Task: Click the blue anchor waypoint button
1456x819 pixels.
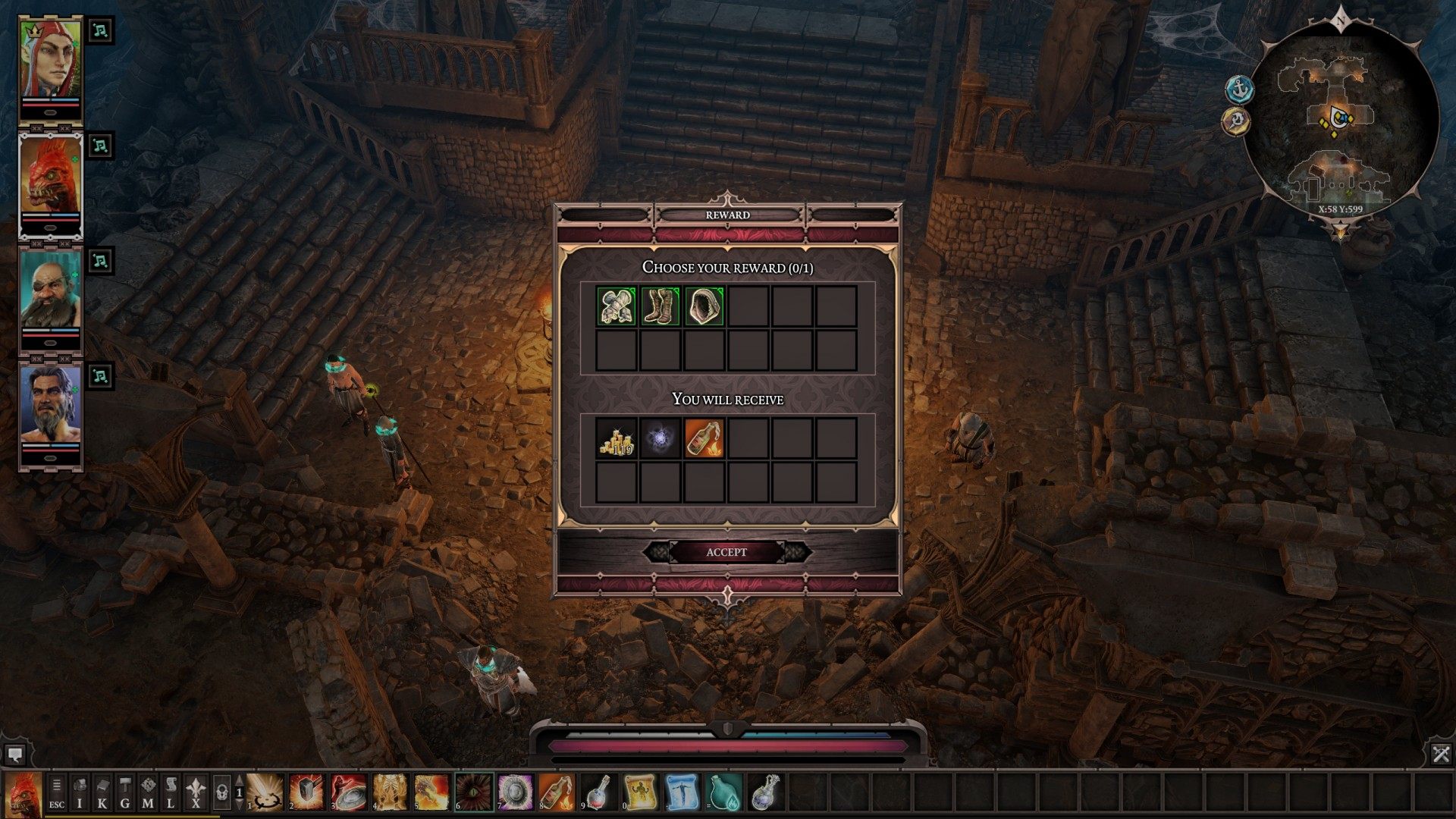Action: click(x=1240, y=89)
